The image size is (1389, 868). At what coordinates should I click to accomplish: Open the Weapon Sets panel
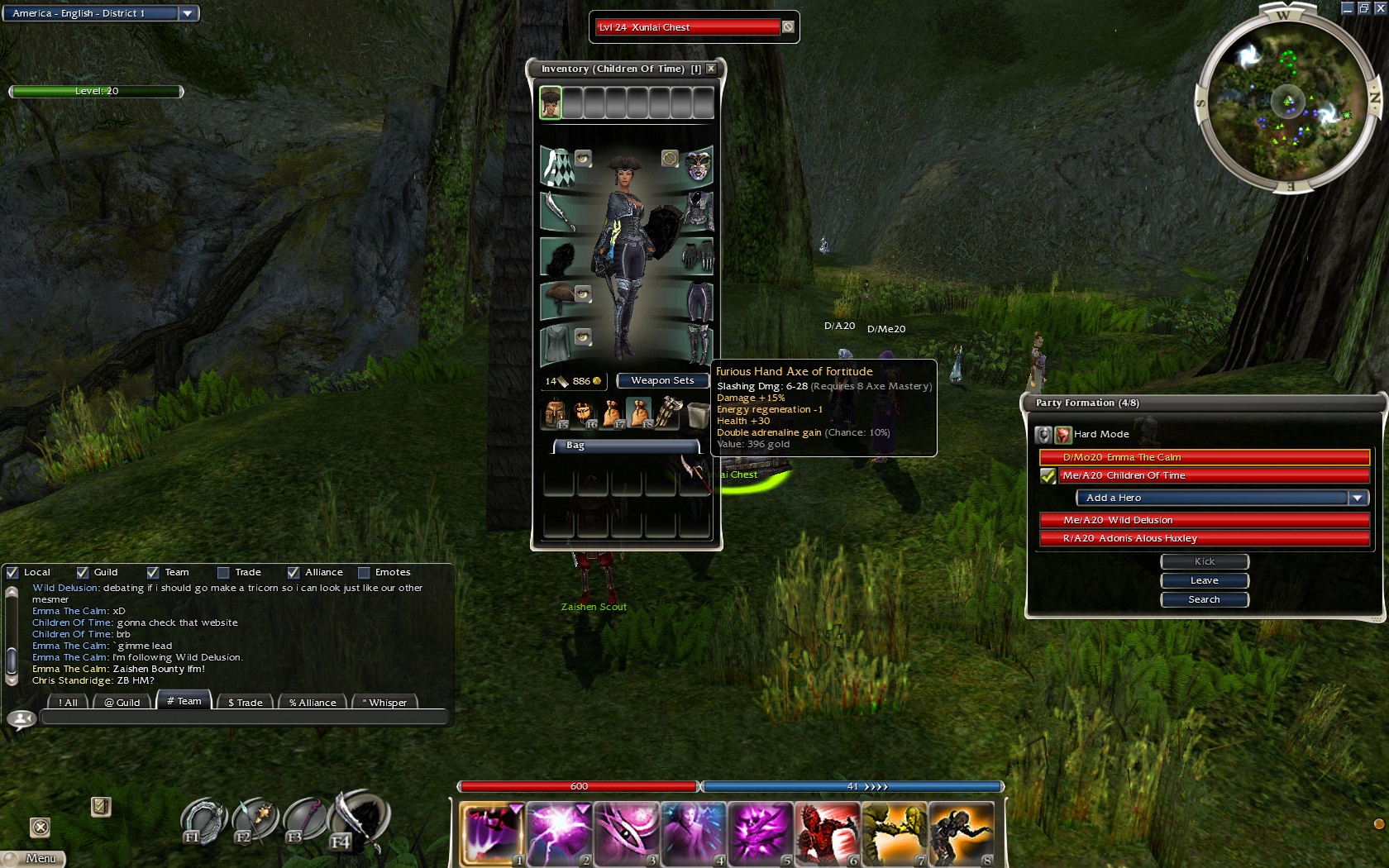pos(662,380)
